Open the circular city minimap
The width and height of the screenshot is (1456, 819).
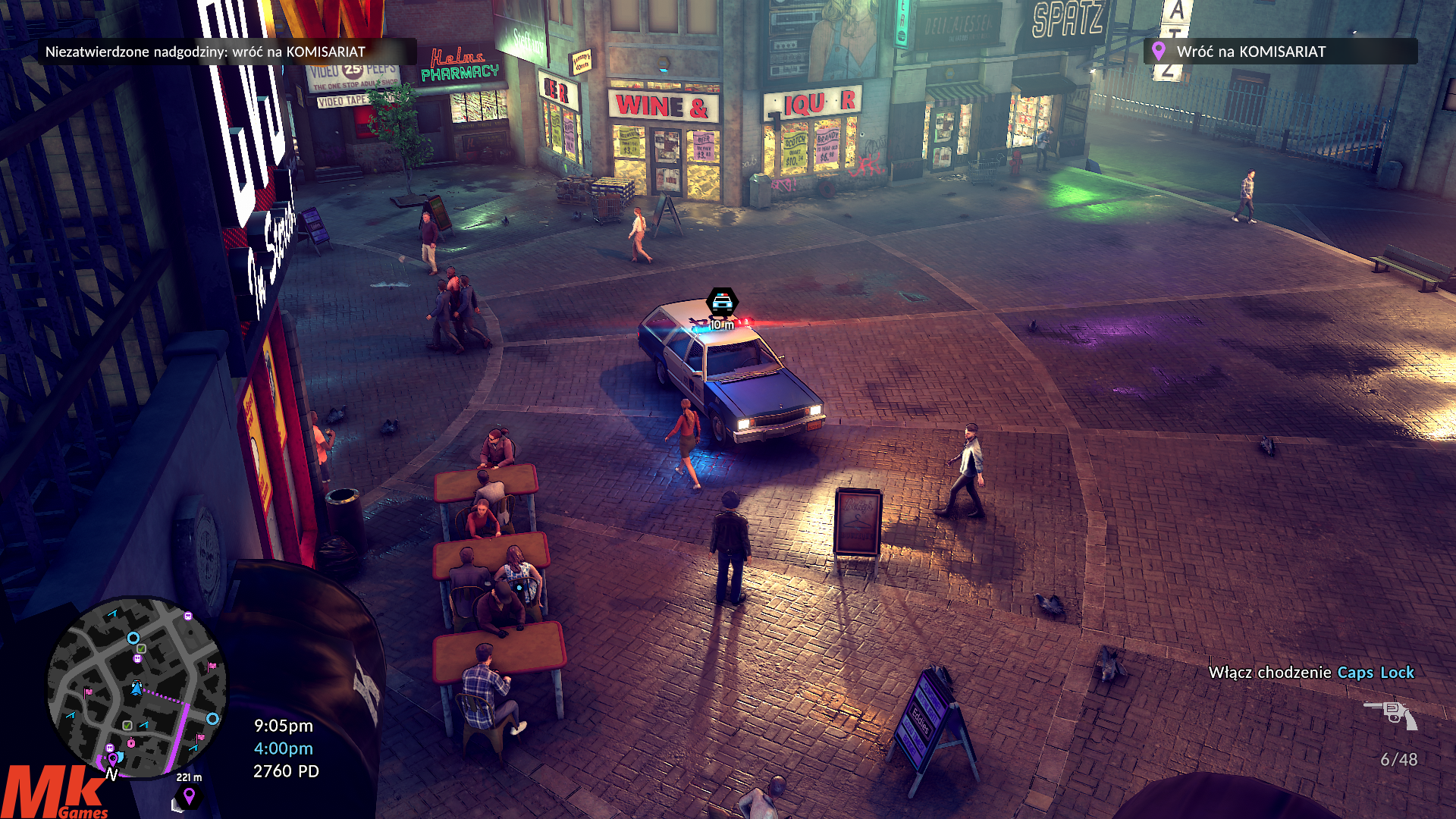[x=137, y=688]
